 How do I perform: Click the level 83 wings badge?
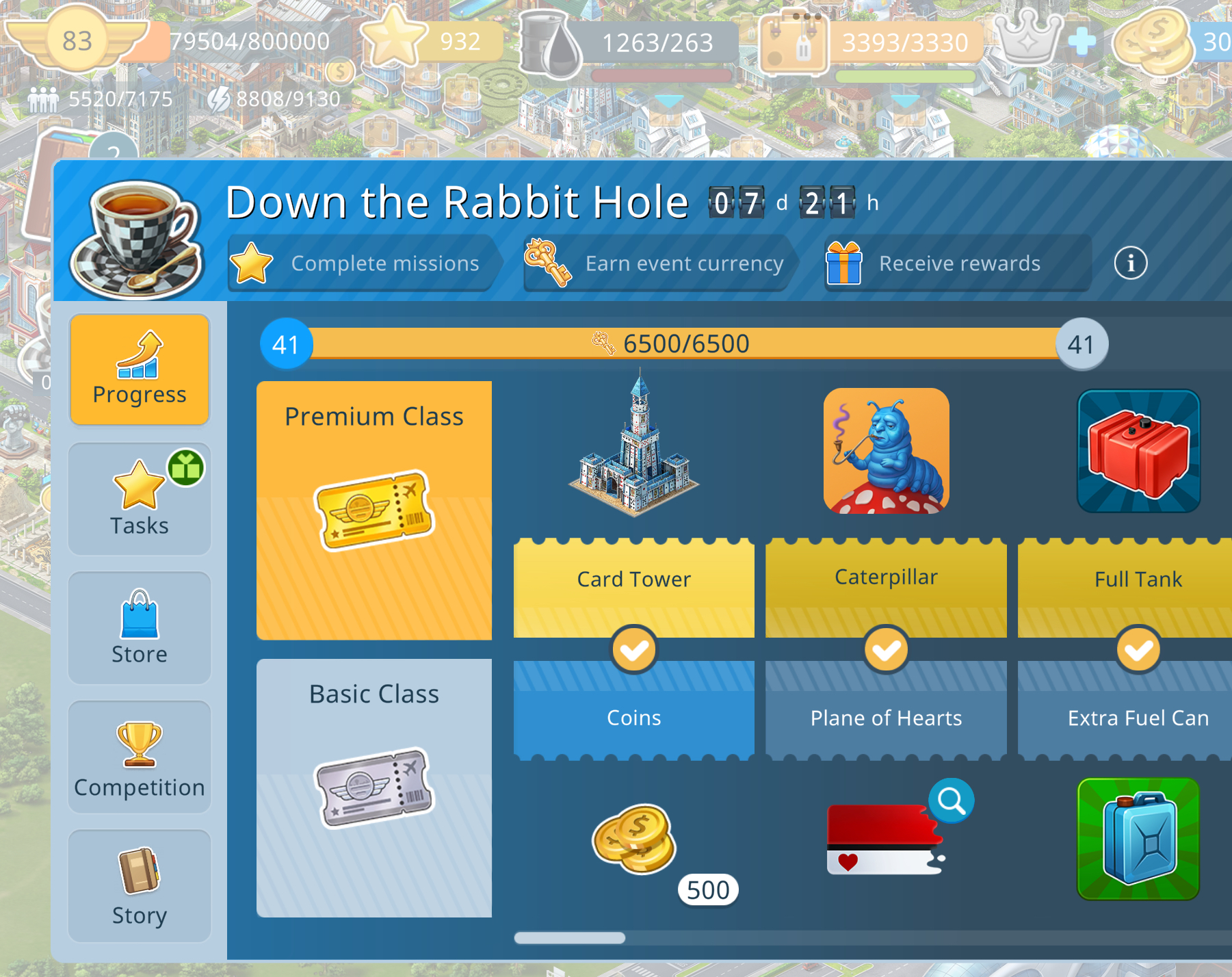[77, 40]
